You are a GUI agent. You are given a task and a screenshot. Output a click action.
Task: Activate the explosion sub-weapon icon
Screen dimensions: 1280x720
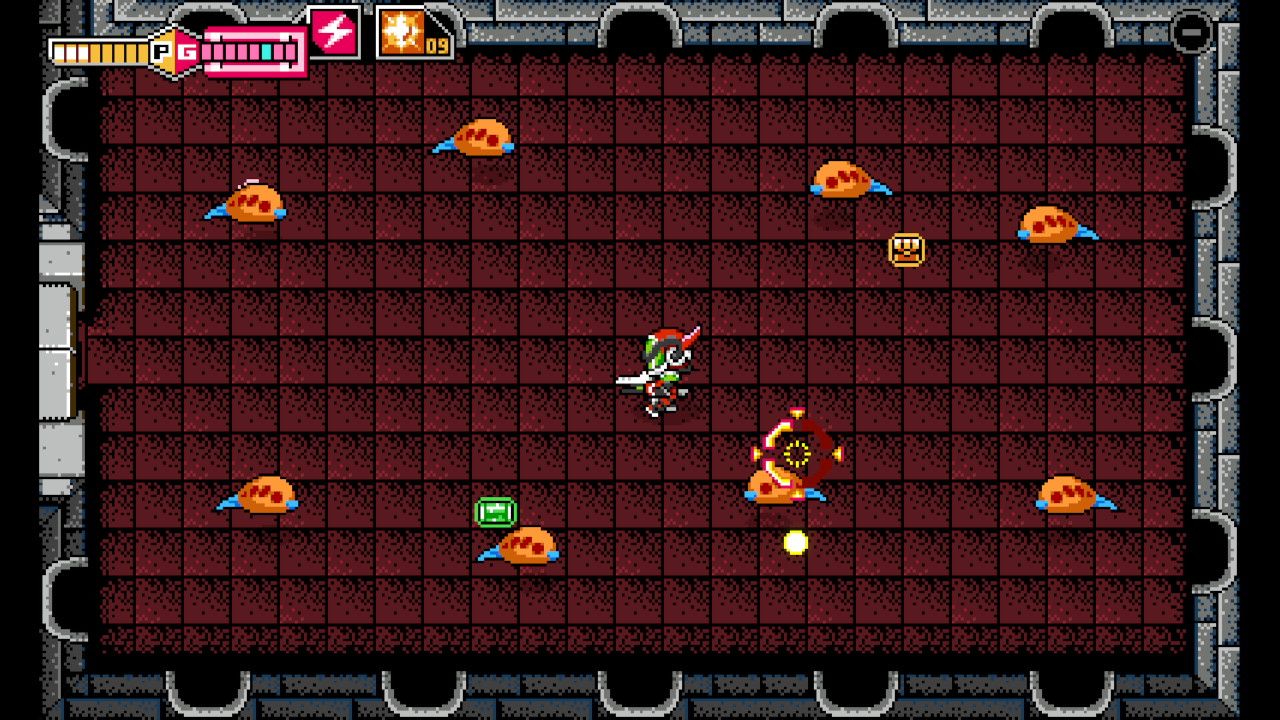click(x=402, y=33)
